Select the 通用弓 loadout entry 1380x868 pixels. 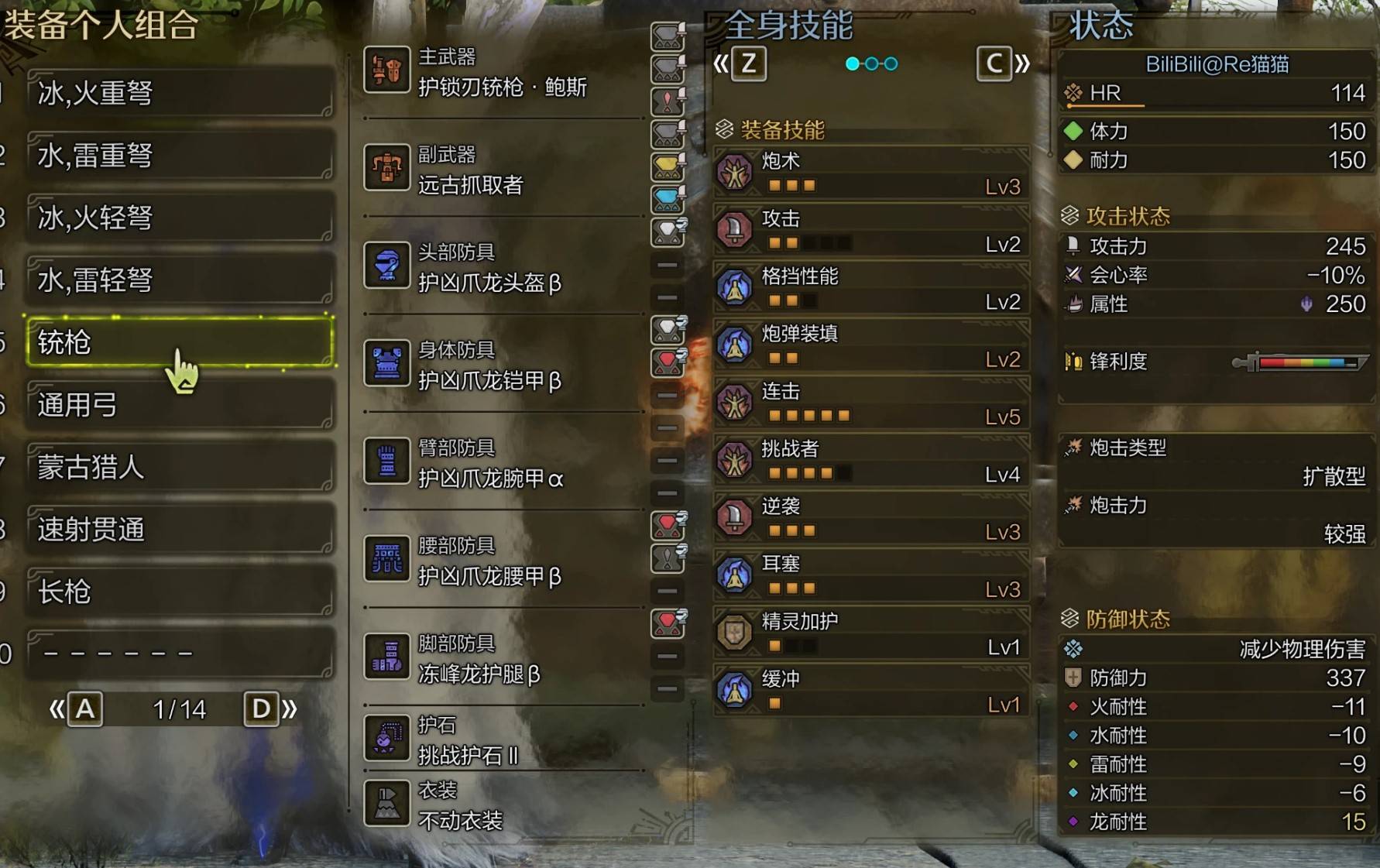coord(180,406)
